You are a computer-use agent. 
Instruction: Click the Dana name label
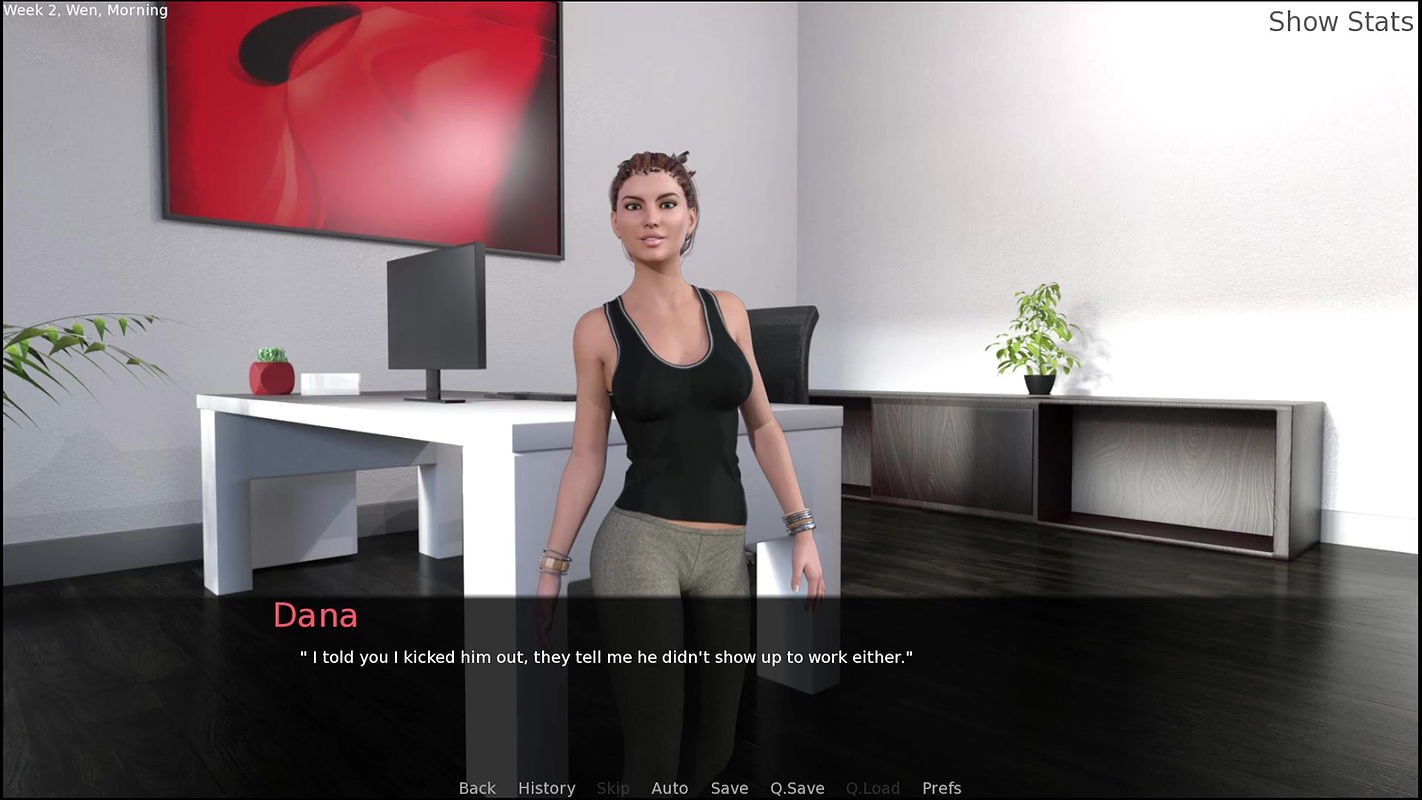tap(315, 616)
